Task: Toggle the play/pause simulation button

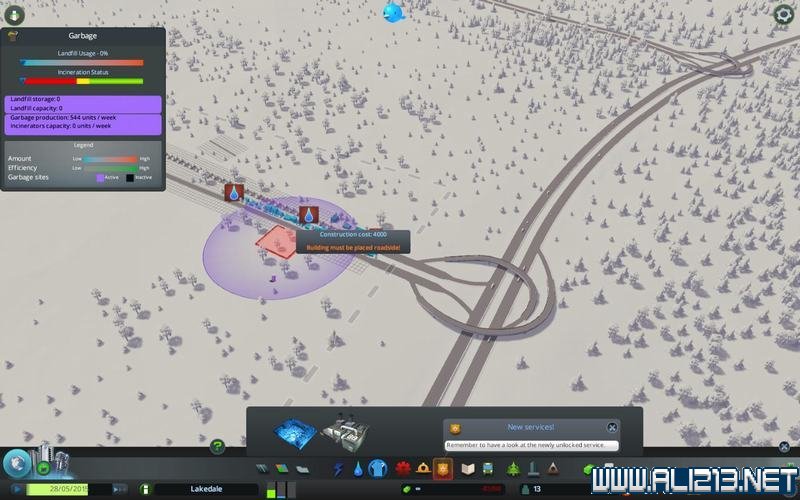Action: click(15, 489)
